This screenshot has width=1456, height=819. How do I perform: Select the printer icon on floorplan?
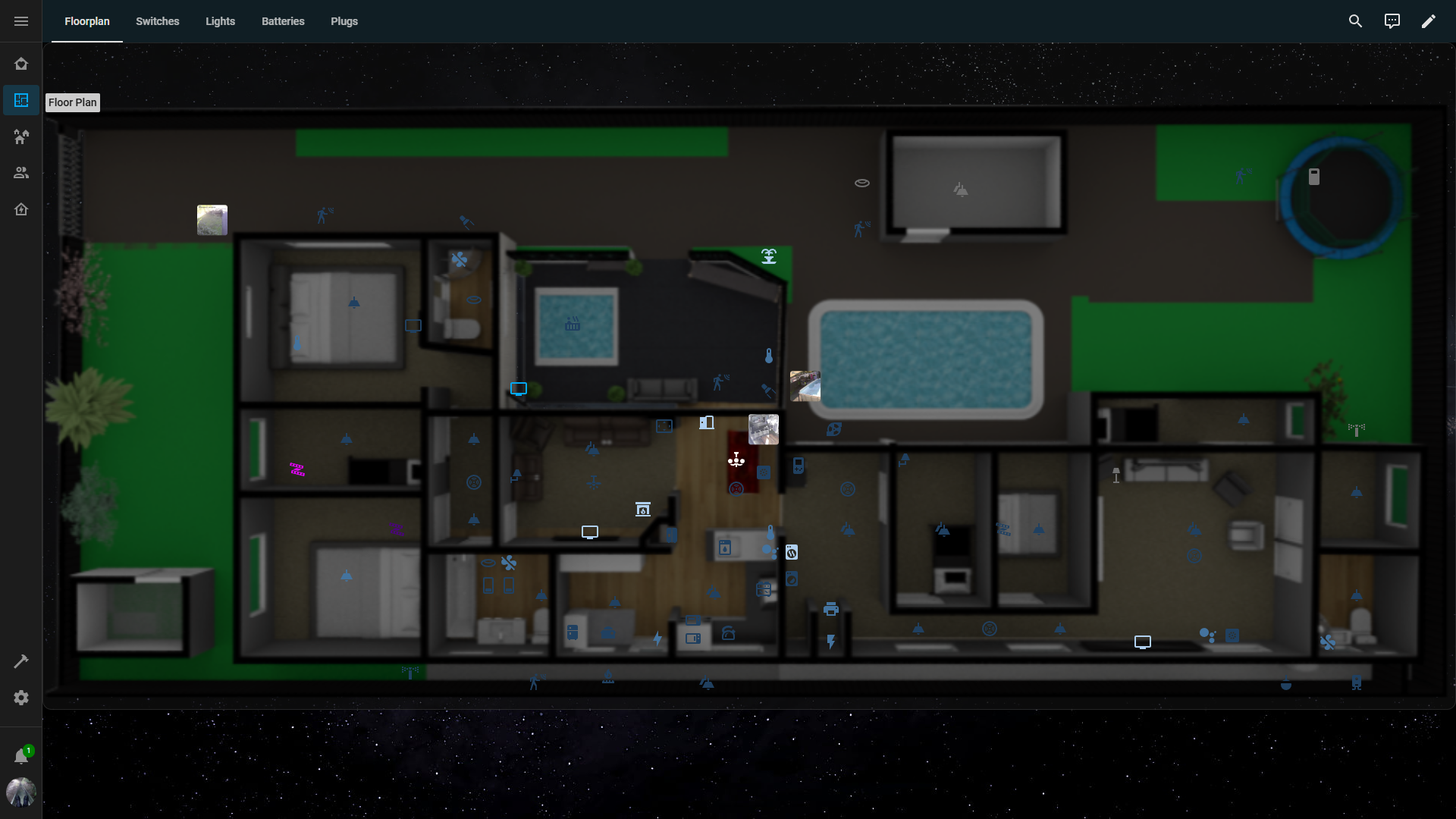831,609
